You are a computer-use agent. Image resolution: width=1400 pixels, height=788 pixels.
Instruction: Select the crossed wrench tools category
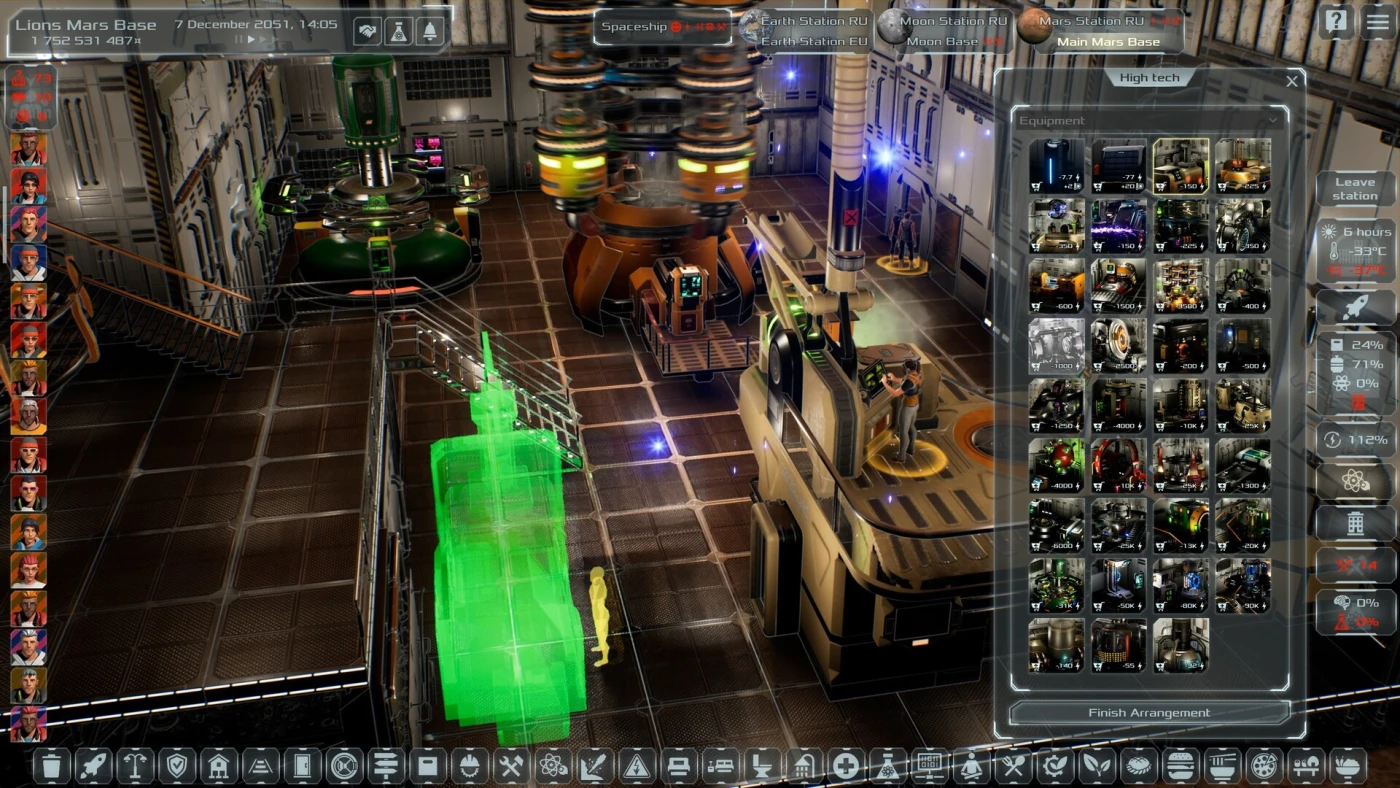[511, 766]
